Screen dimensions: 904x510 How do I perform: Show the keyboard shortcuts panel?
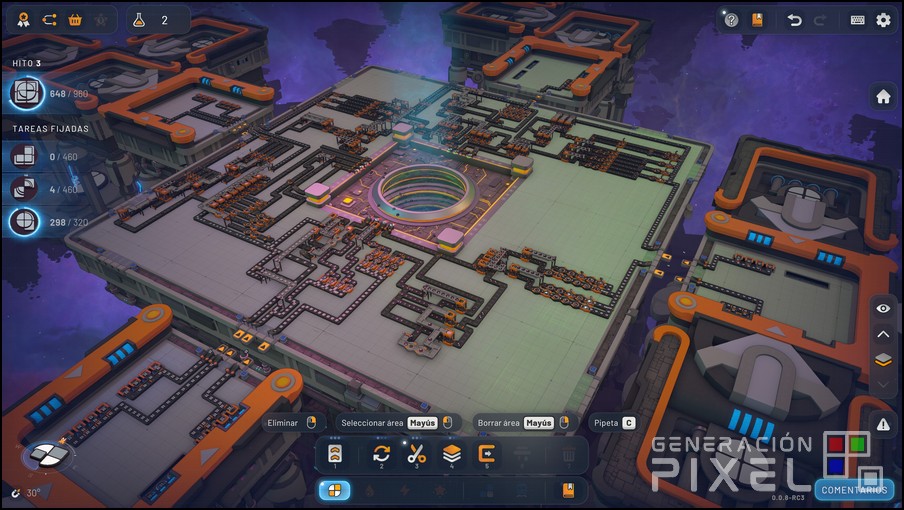click(857, 20)
